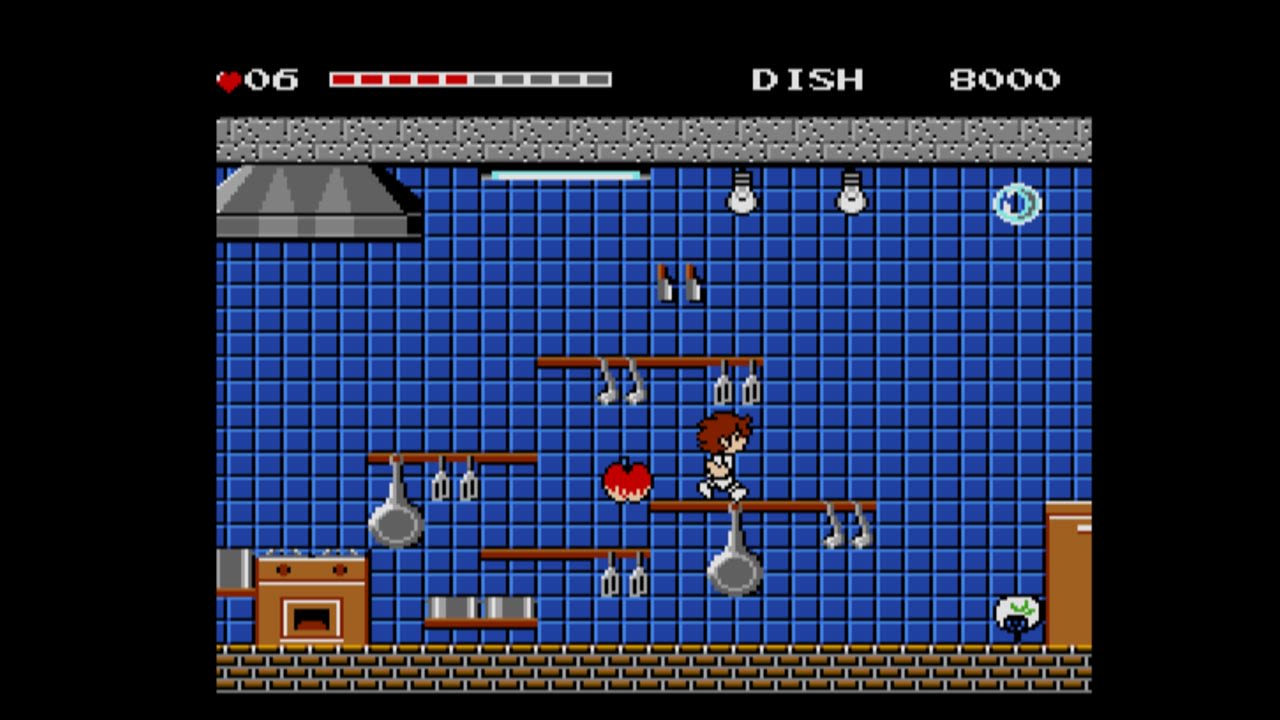Viewport: 1280px width, 720px height.
Task: Click the pair of salt shakers above the platforms
Action: click(678, 285)
